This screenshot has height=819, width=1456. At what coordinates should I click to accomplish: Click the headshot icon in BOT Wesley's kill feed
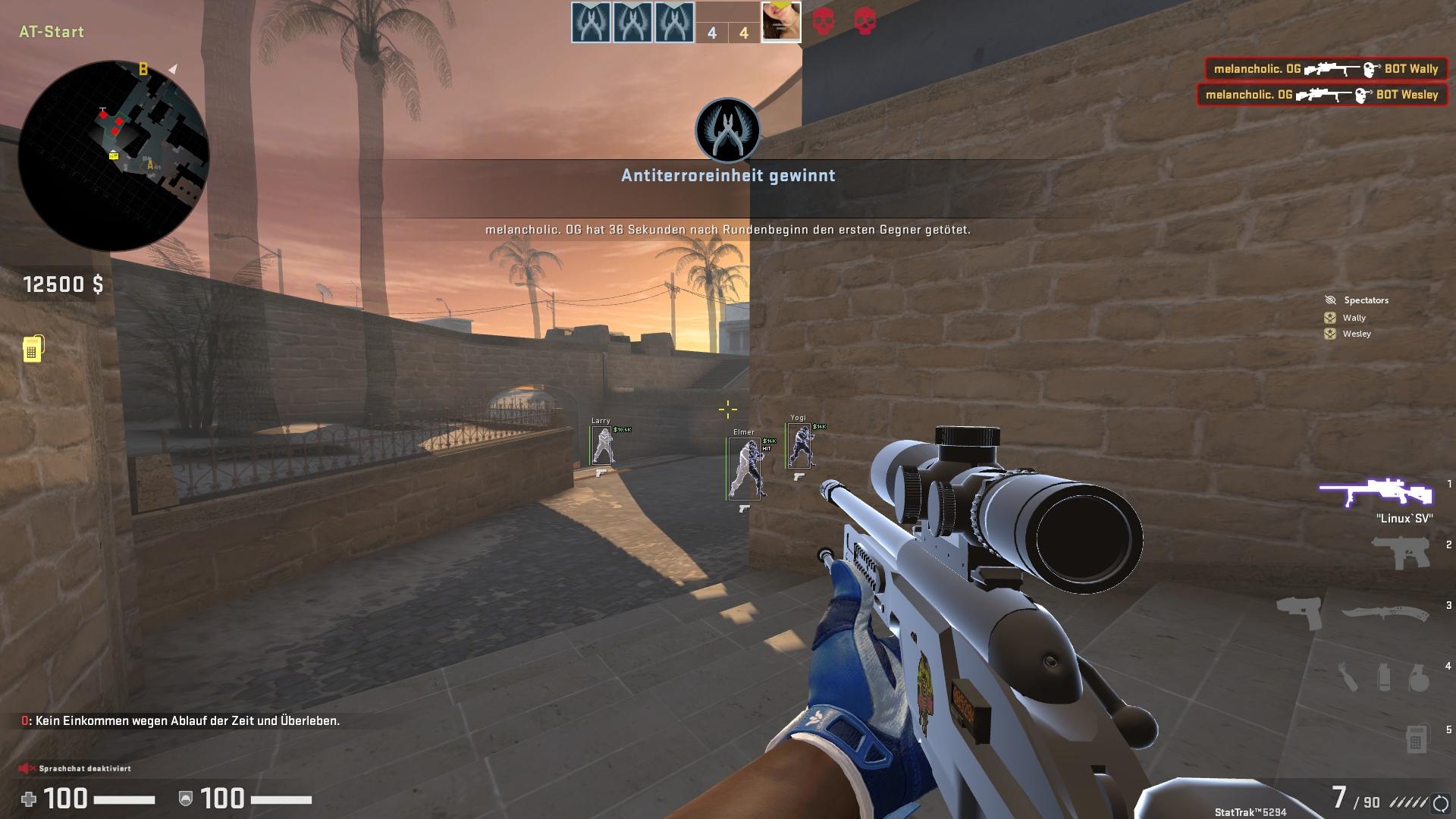click(x=1365, y=94)
